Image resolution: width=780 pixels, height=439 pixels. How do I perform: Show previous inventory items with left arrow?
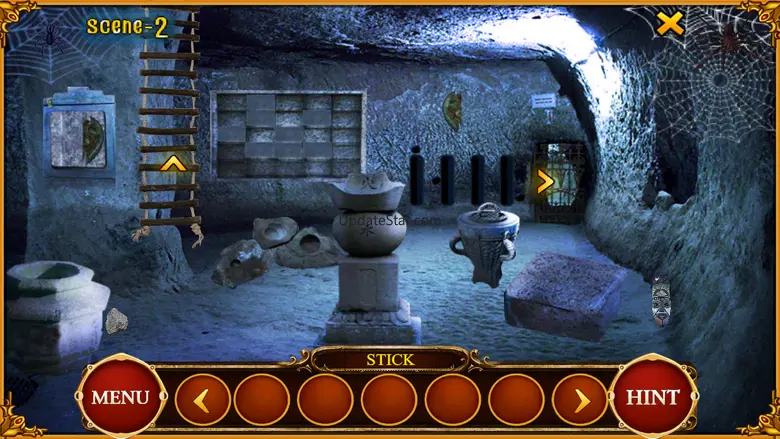pyautogui.click(x=202, y=400)
